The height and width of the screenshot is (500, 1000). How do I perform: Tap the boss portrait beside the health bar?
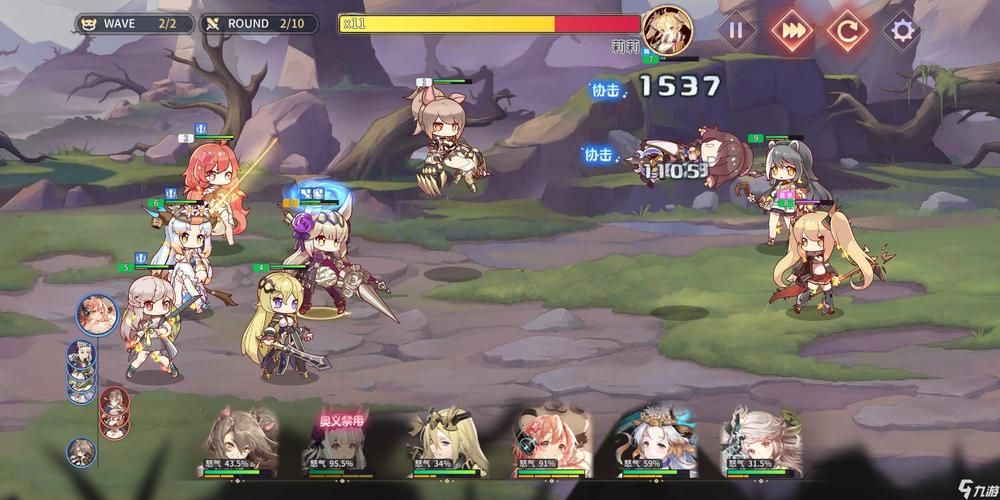pyautogui.click(x=663, y=28)
